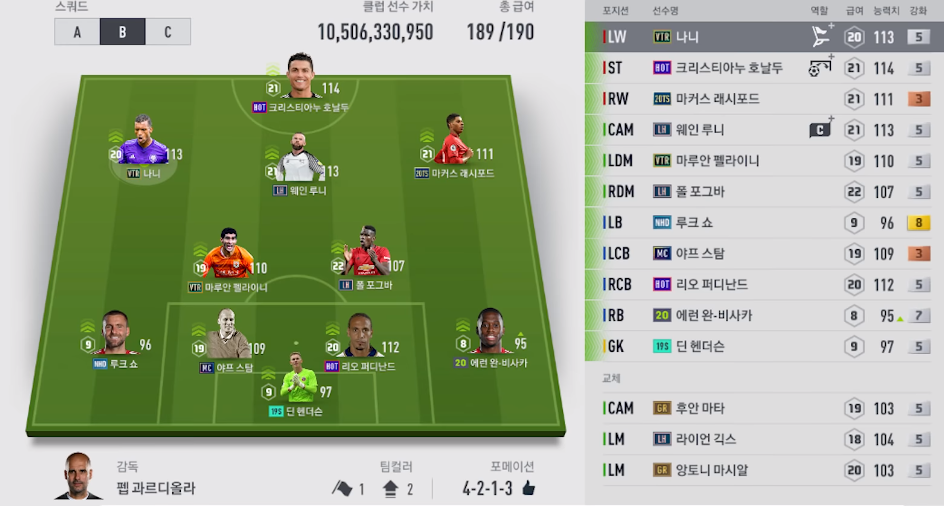Select substitute 앙토니 마시알 row
Viewport: 944px width, 506px height.
[764, 470]
